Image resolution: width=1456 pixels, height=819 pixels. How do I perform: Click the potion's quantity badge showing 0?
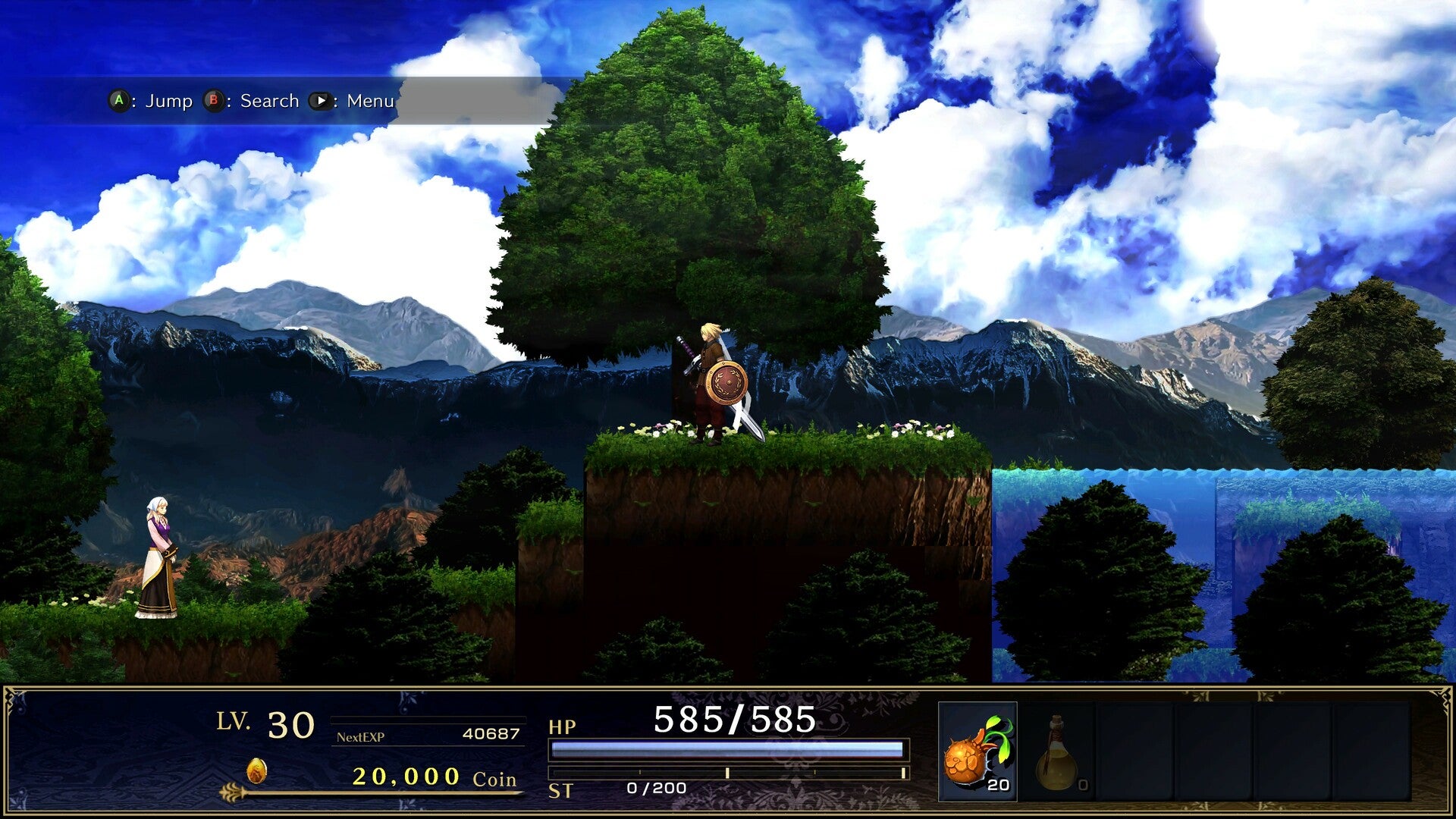(x=1084, y=786)
